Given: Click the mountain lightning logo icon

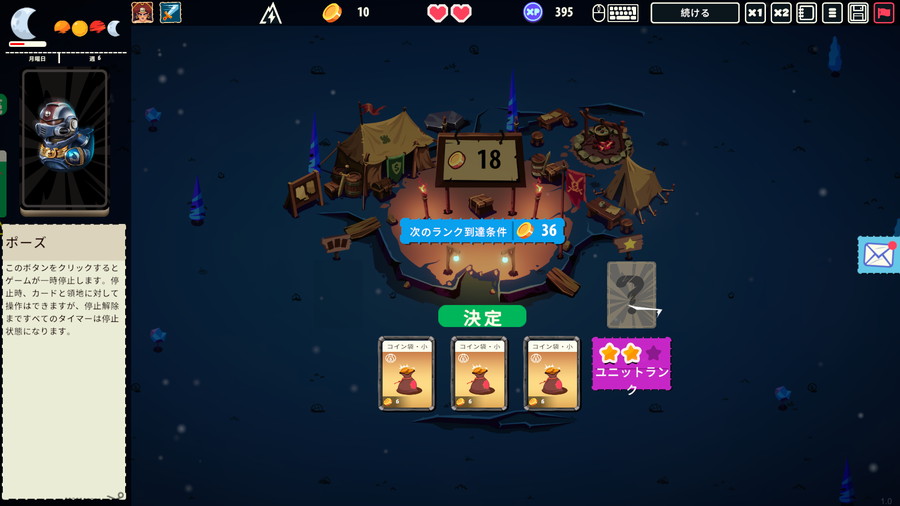Looking at the screenshot, I should [271, 13].
